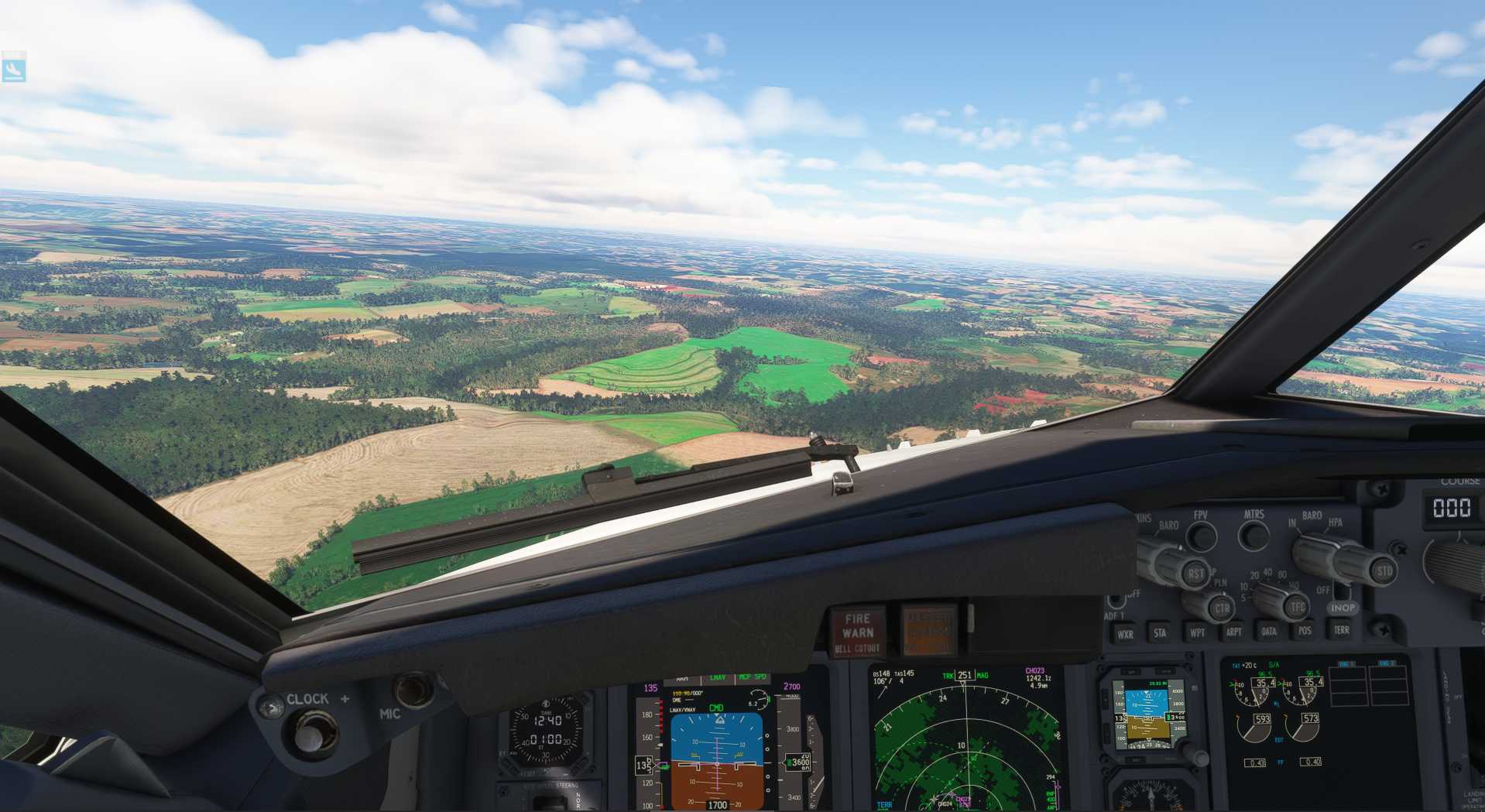Push the CTR map center button
1485x812 pixels.
pyautogui.click(x=1222, y=608)
